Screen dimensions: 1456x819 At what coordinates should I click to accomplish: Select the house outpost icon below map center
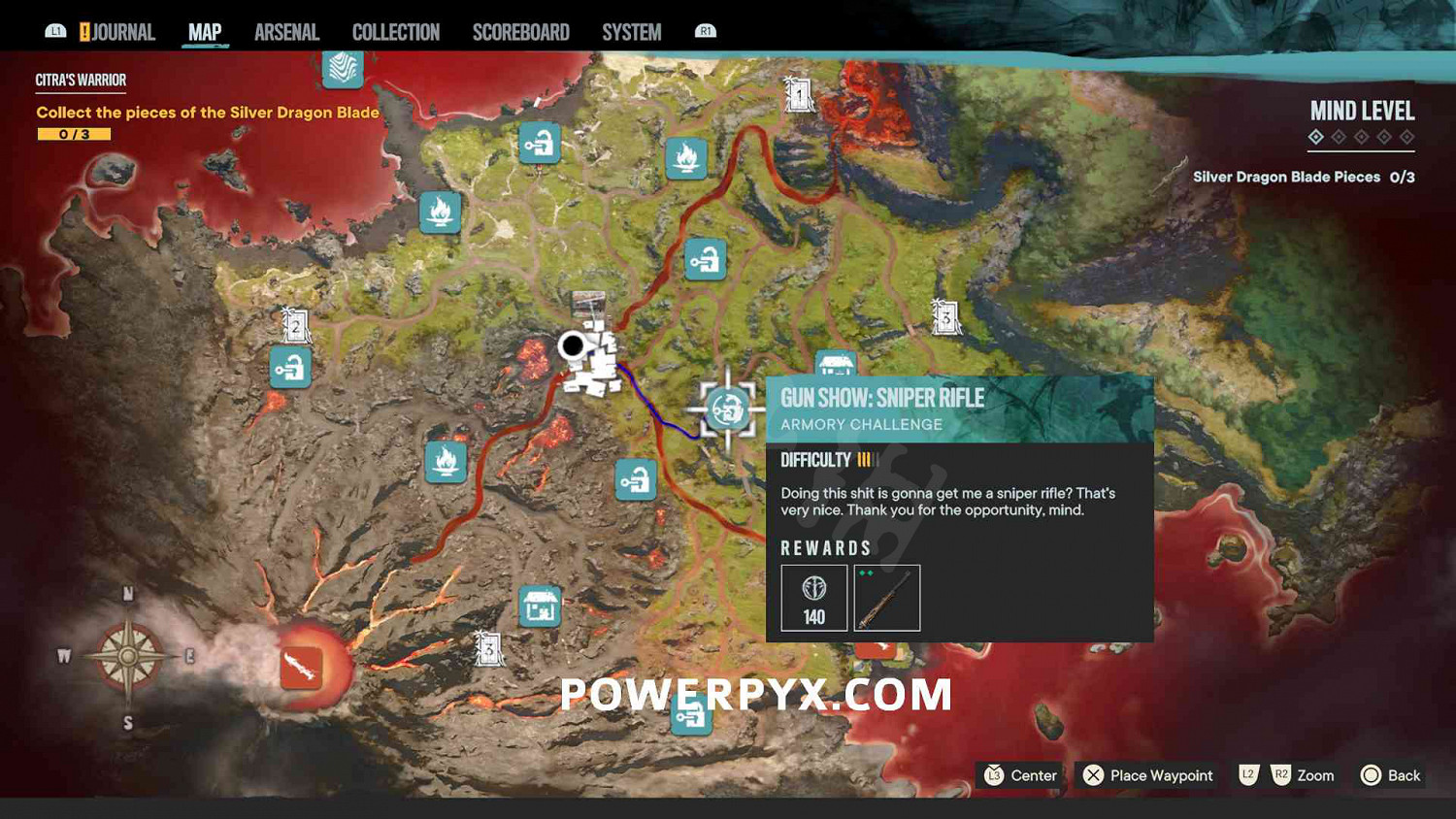540,606
